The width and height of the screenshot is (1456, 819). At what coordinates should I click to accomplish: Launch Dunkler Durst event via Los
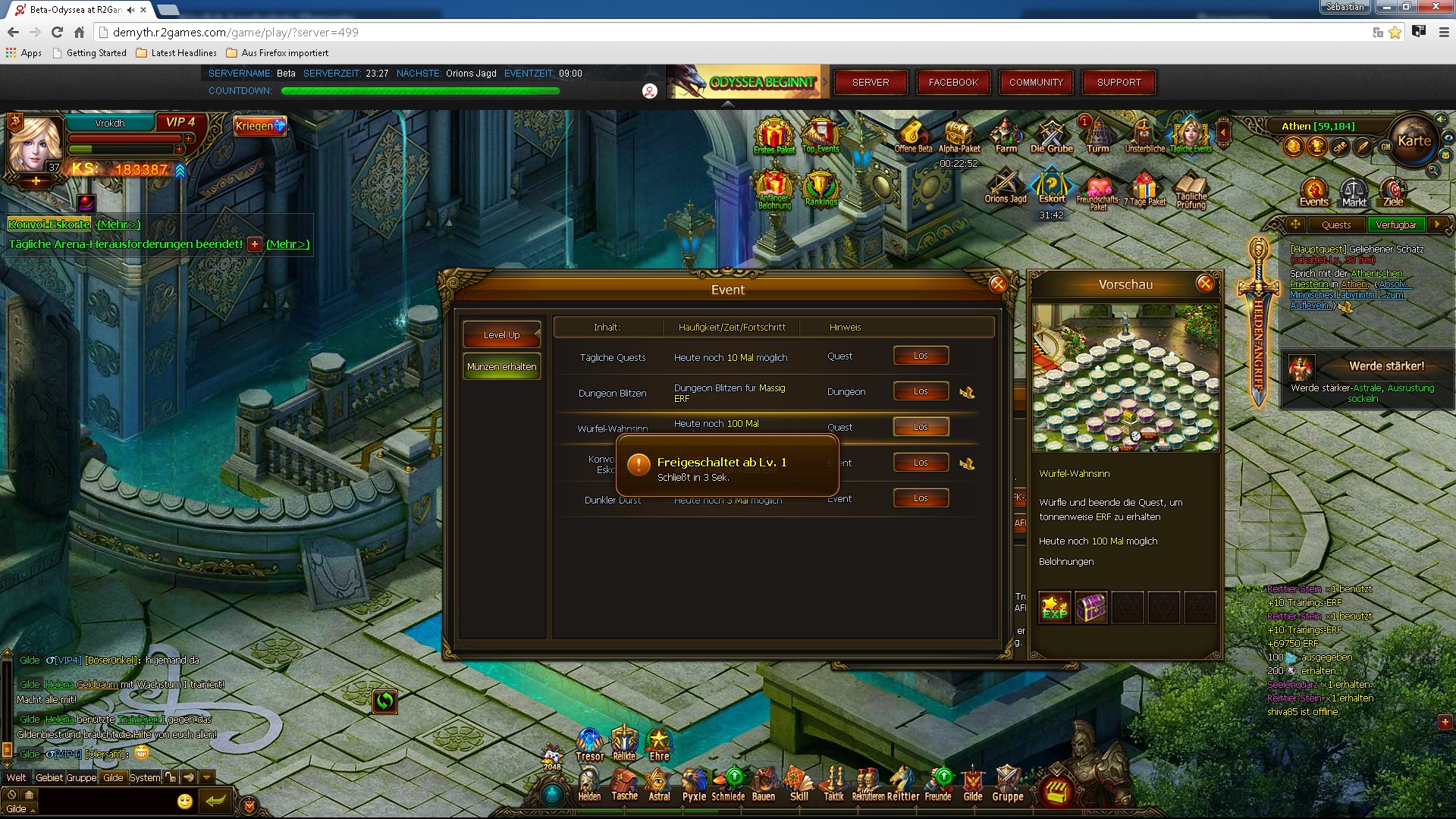[921, 498]
